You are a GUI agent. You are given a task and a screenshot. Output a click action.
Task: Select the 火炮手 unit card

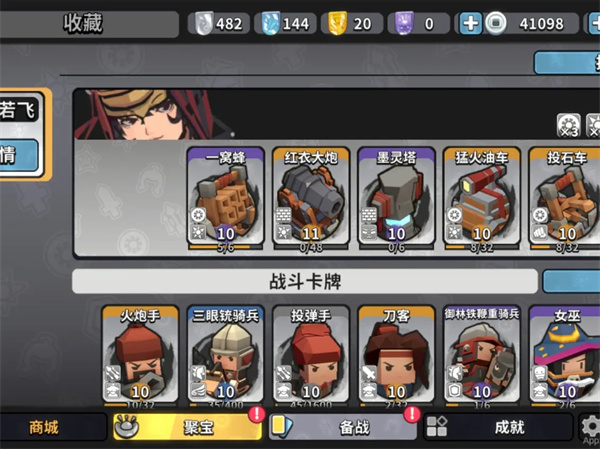coord(141,355)
